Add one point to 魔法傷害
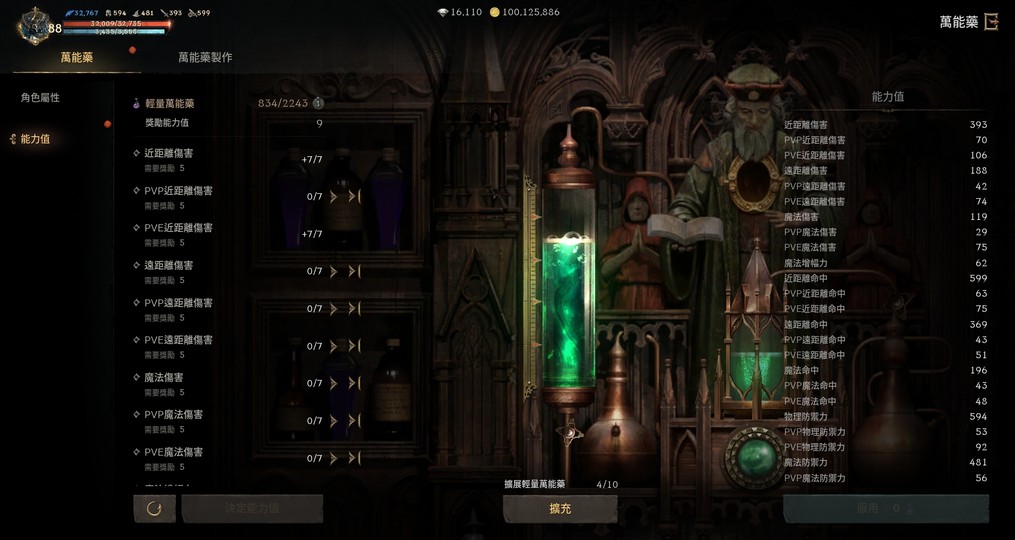This screenshot has width=1015, height=540. coord(334,384)
